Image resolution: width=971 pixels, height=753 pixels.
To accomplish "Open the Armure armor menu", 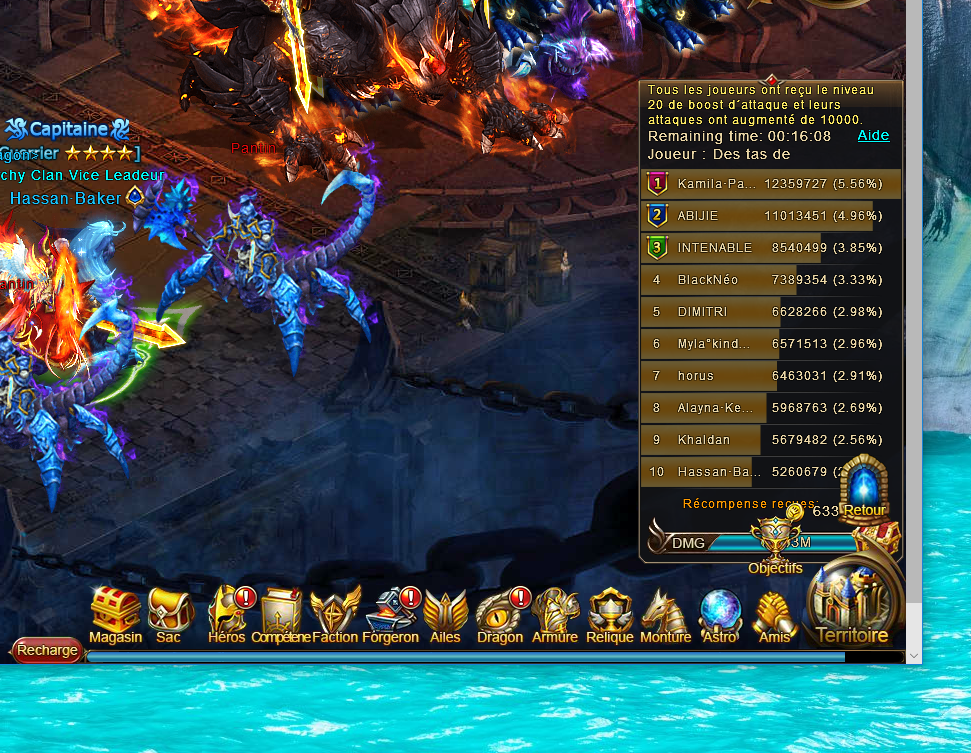I will (555, 612).
